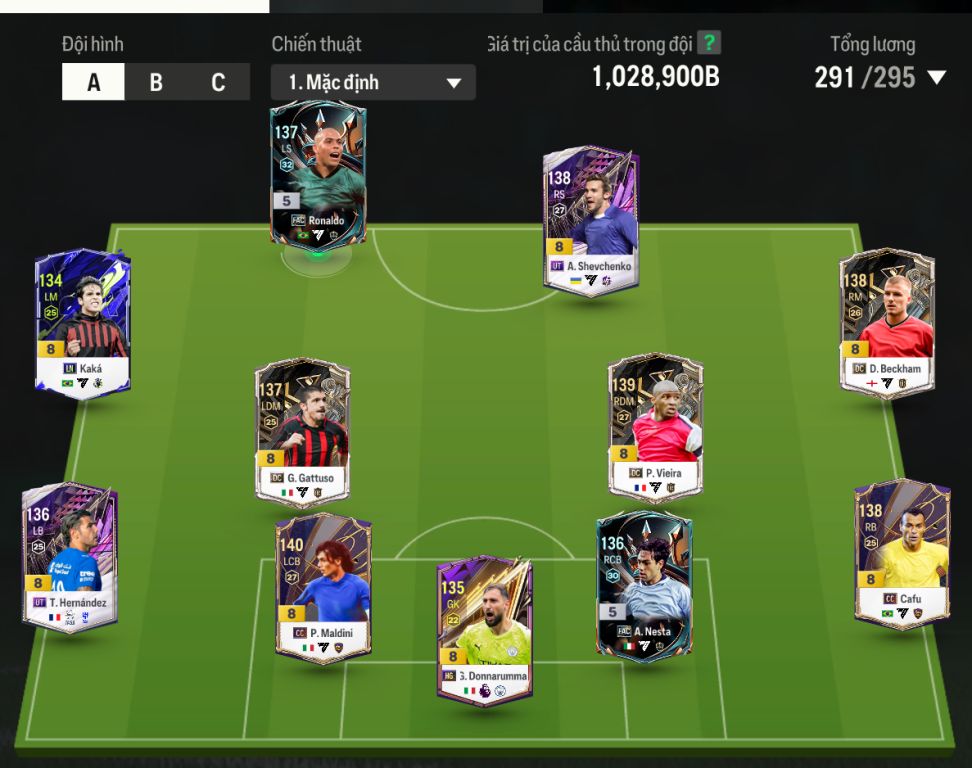The width and height of the screenshot is (972, 768).
Task: Expand the Tổng lương salary arrow
Action: point(936,78)
